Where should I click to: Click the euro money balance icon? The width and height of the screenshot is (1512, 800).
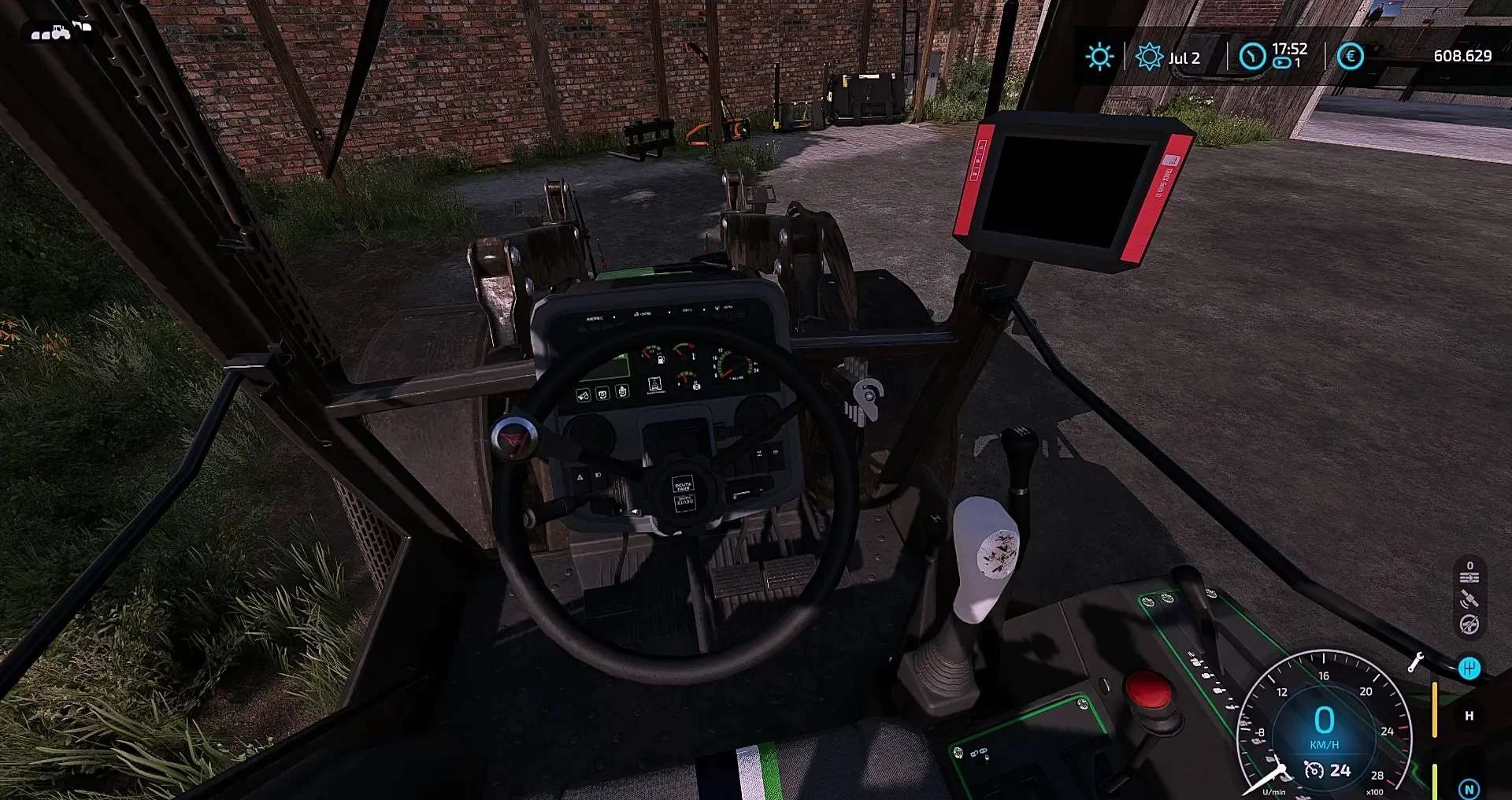click(1351, 57)
